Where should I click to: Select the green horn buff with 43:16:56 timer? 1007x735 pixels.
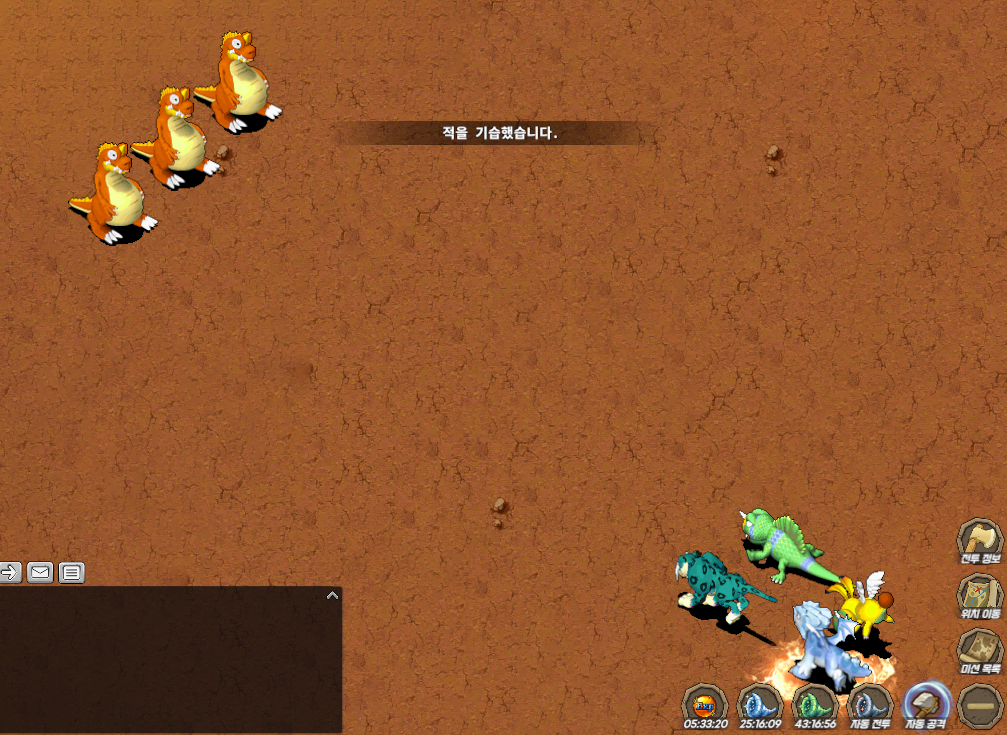814,705
